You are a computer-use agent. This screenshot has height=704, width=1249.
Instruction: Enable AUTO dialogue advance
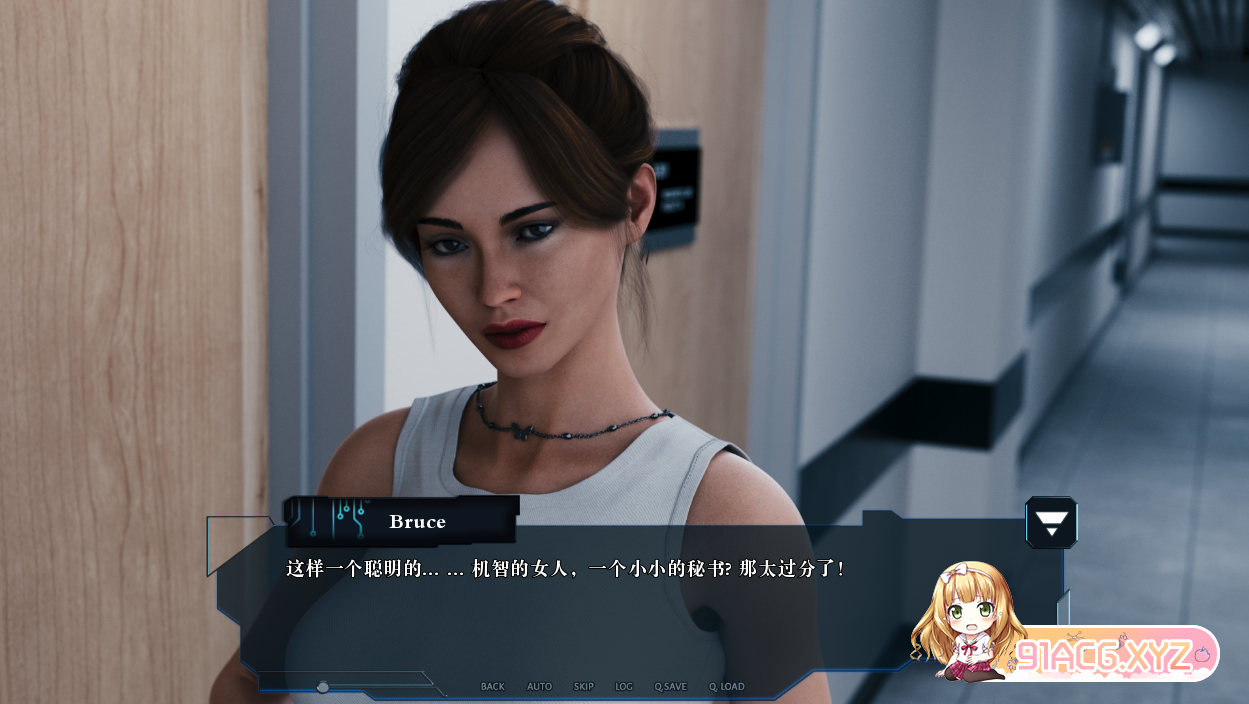(540, 687)
